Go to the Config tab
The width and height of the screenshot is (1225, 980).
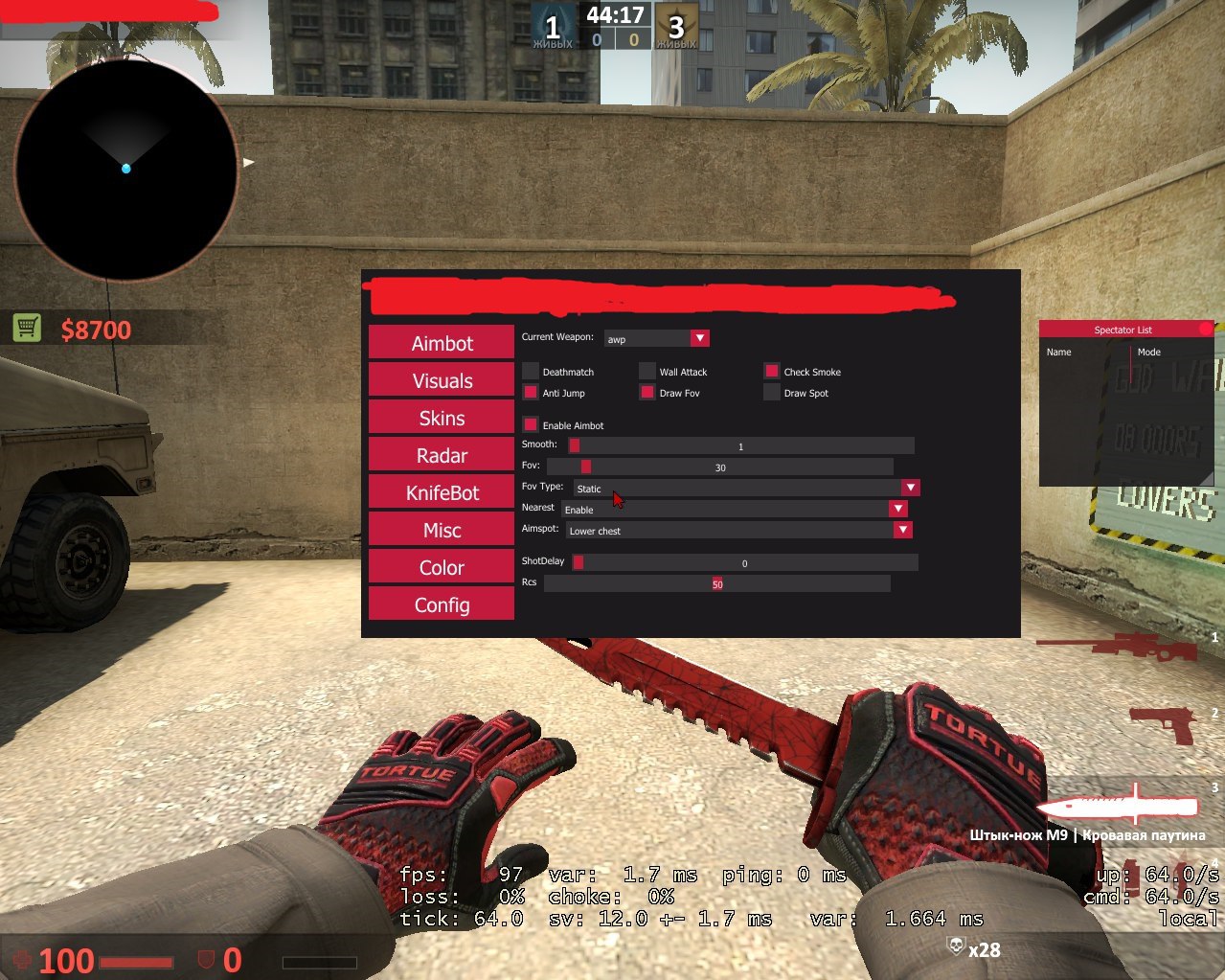(442, 604)
